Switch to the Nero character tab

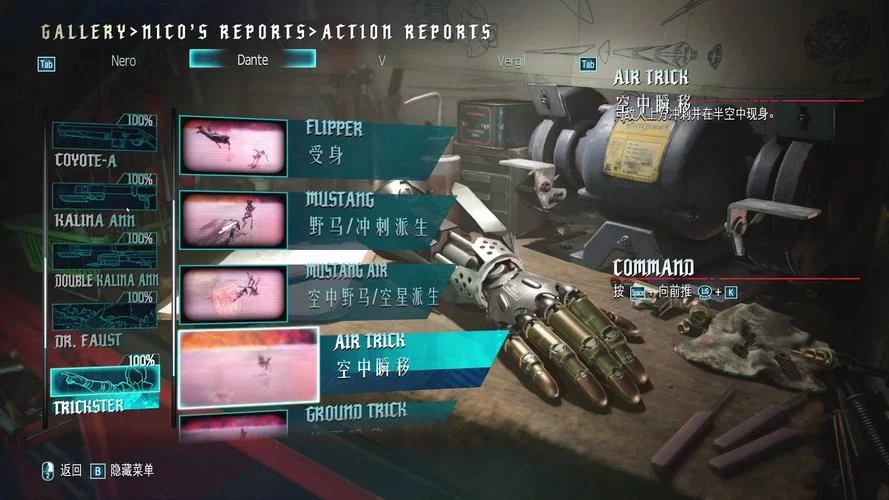coord(123,60)
